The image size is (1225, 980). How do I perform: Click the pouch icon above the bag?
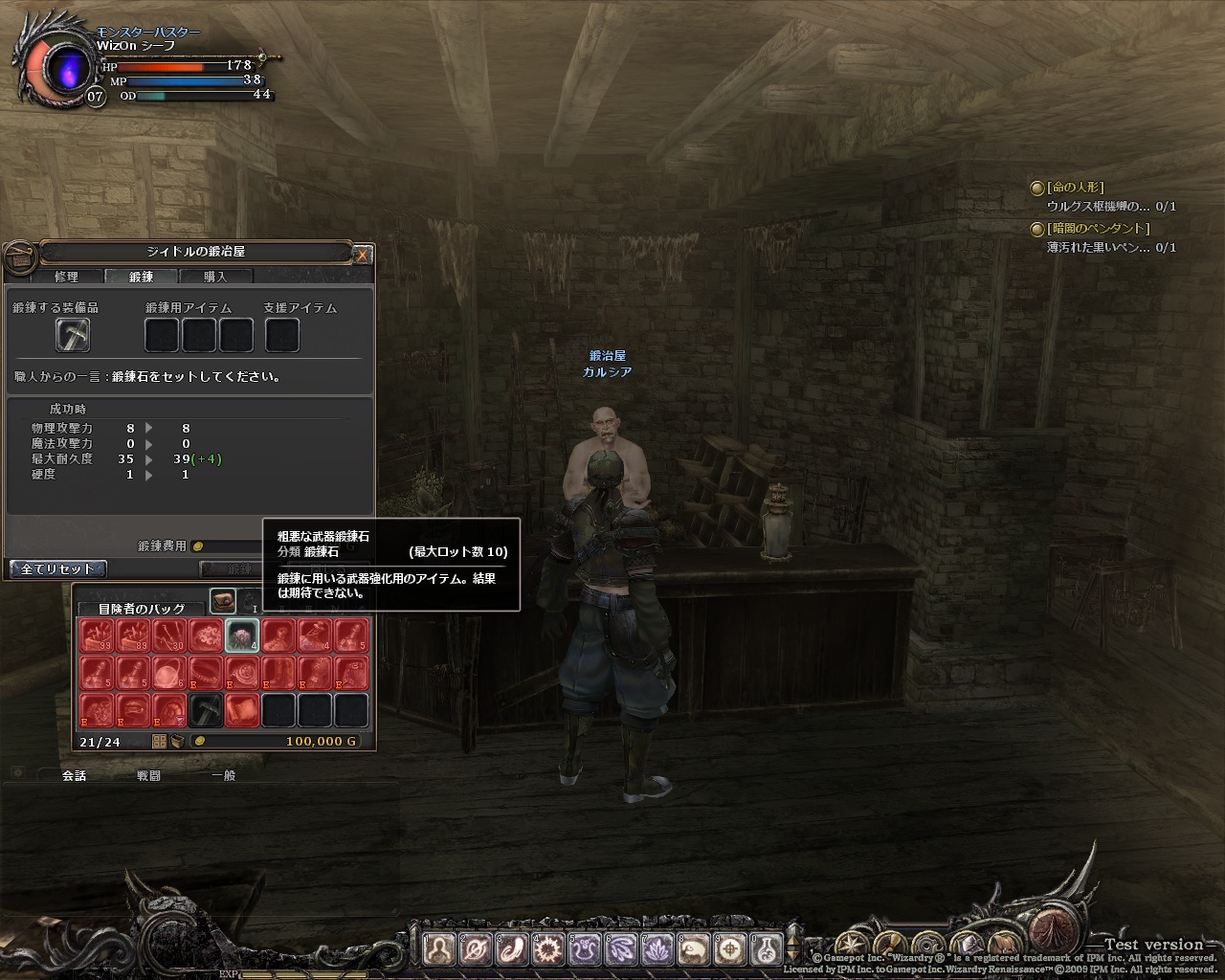[223, 600]
